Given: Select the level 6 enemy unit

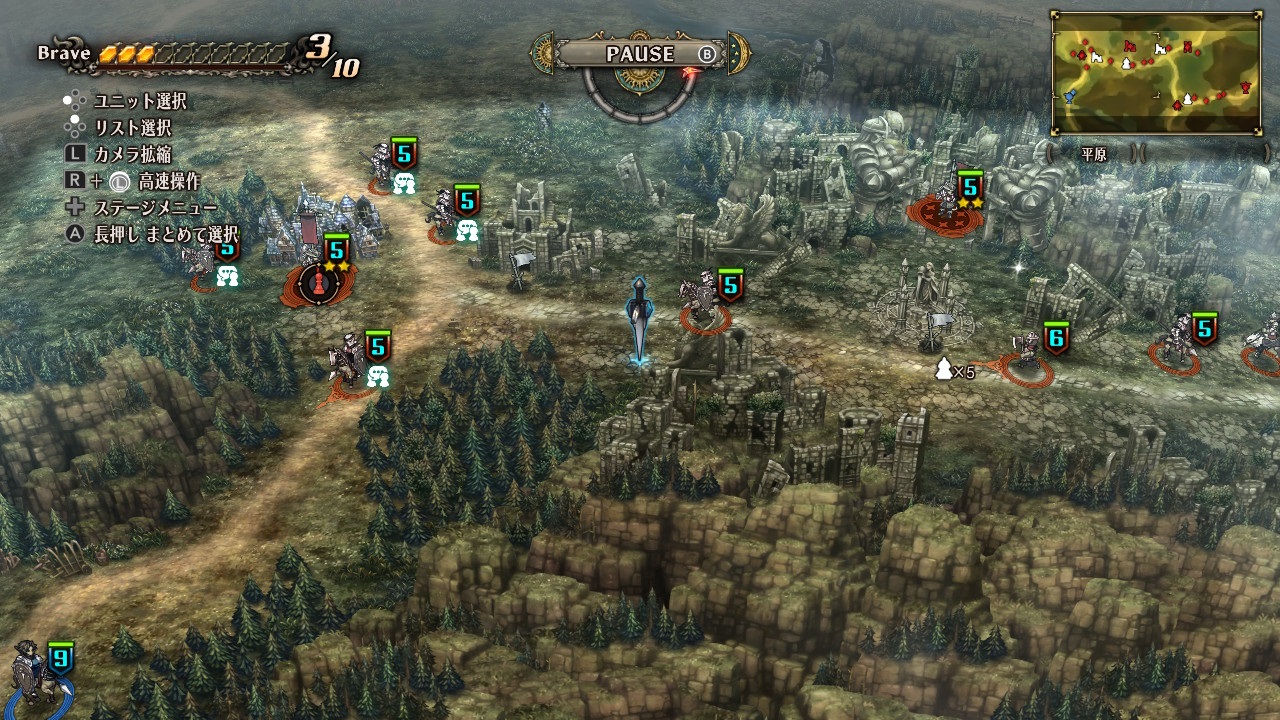Looking at the screenshot, I should pyautogui.click(x=1029, y=355).
